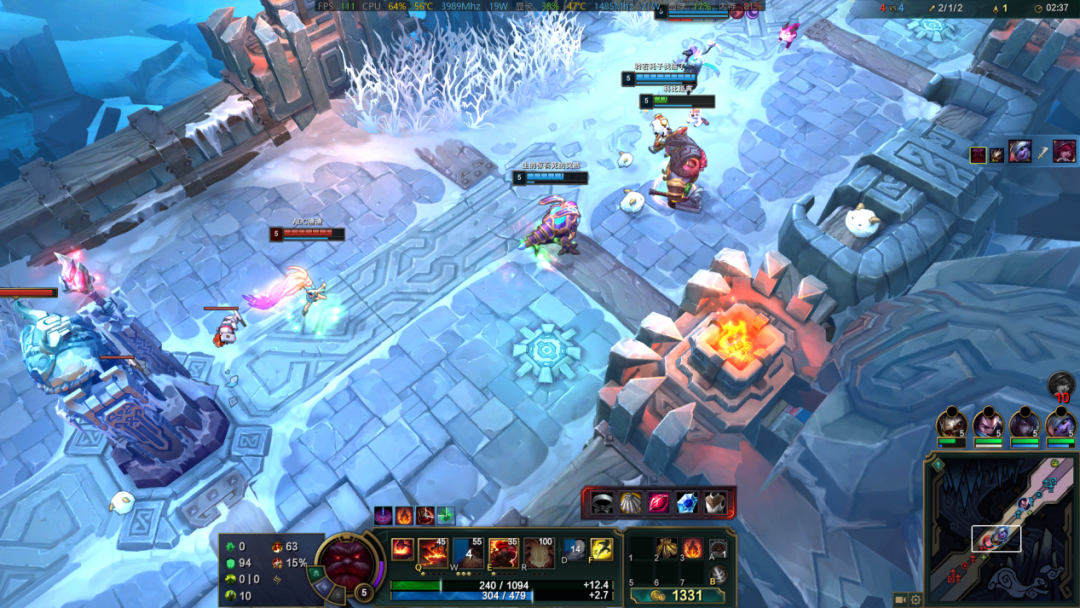Viewport: 1080px width, 608px height.
Task: Forge the Ruby Crystal from the quick-buy bar
Action: (x=658, y=502)
